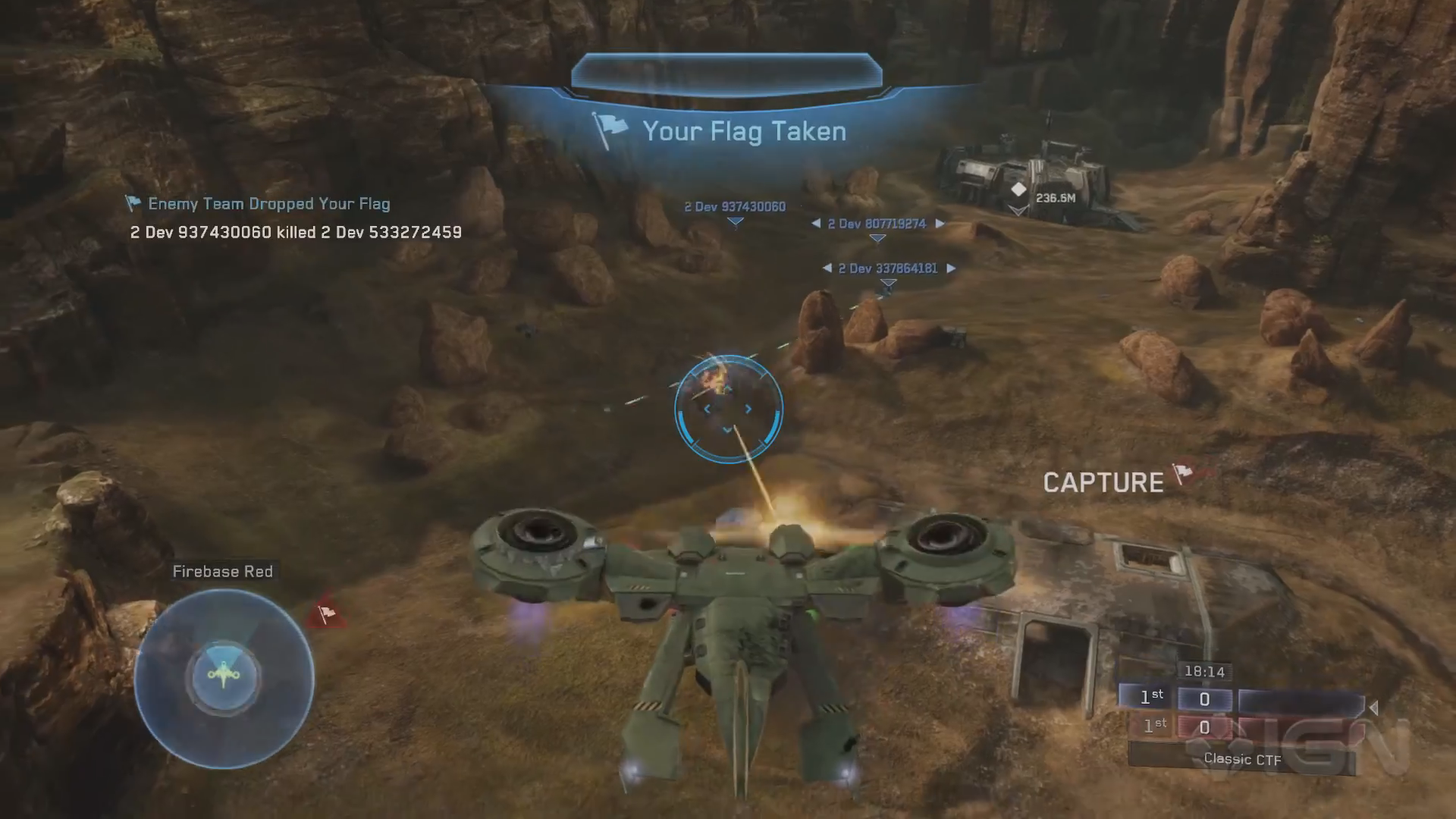Select the 2 Dev 337864181 player nametag
1456x819 pixels.
[887, 268]
